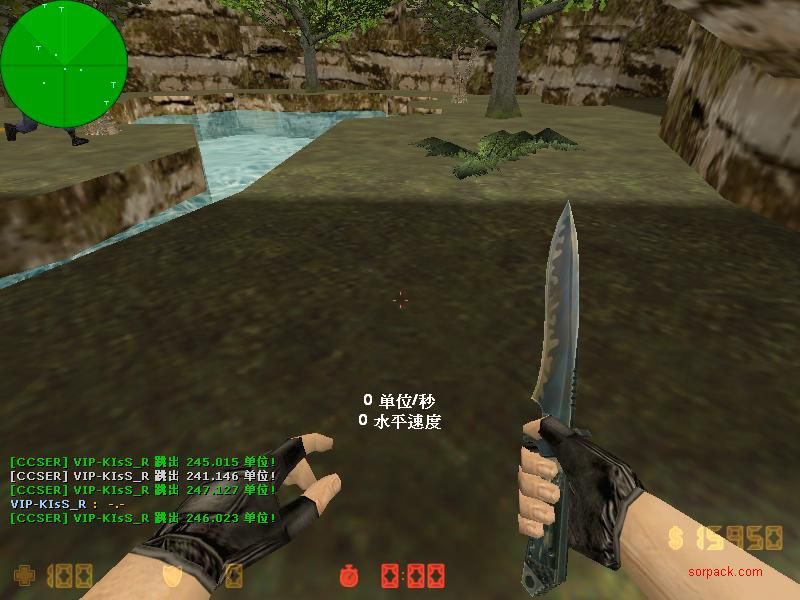The height and width of the screenshot is (600, 800).
Task: Click the armor shield icon
Action: 173,576
